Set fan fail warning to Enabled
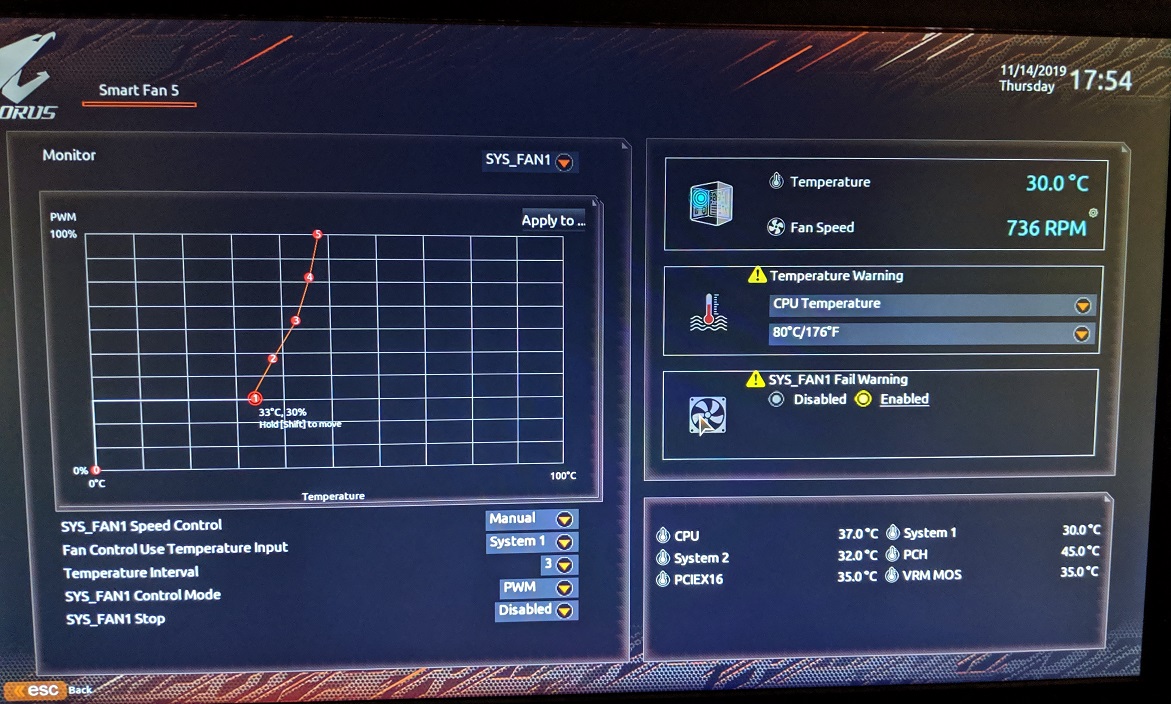This screenshot has width=1171, height=704. click(x=864, y=399)
